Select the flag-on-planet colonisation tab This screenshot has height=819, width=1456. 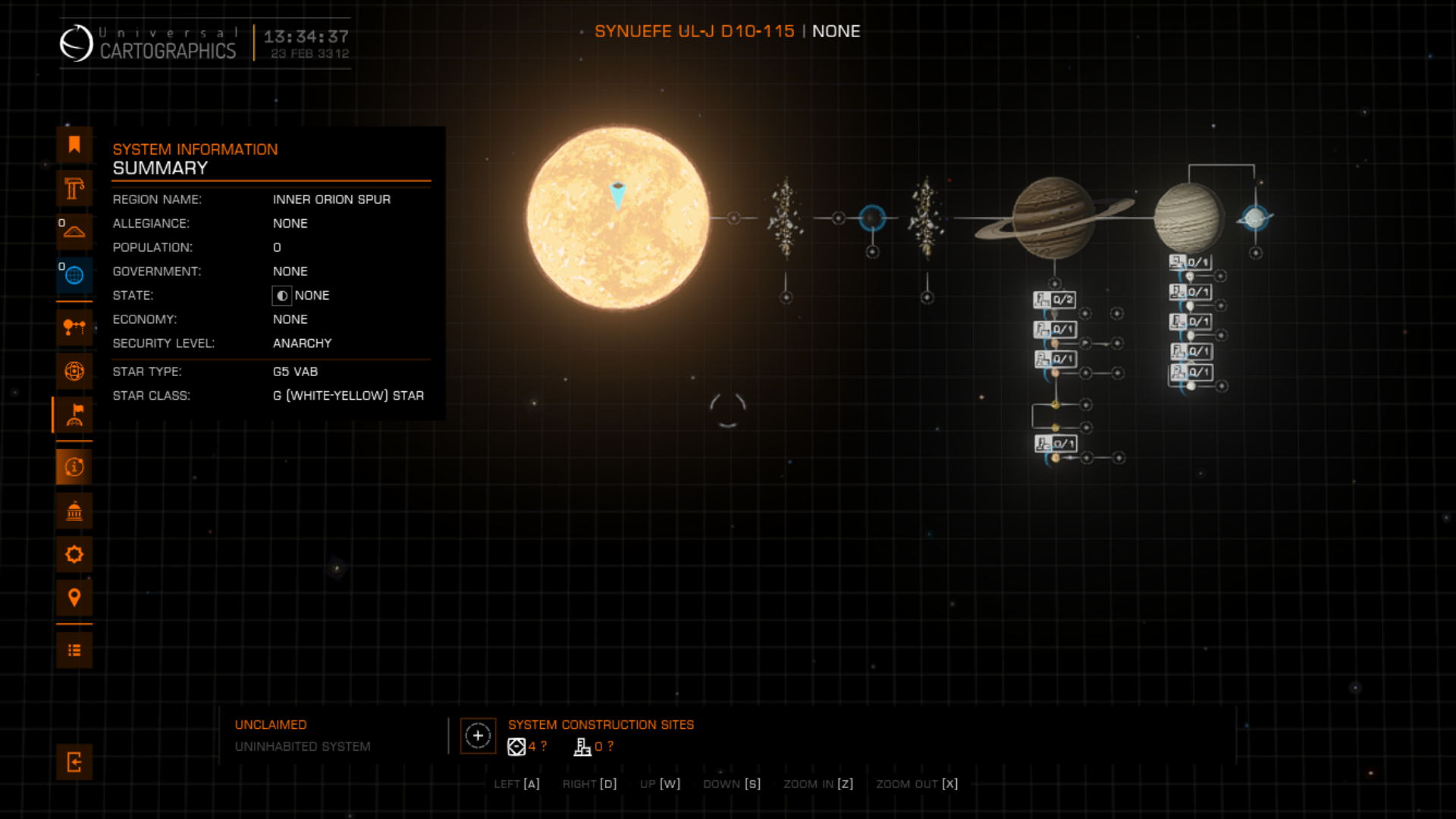coord(74,415)
